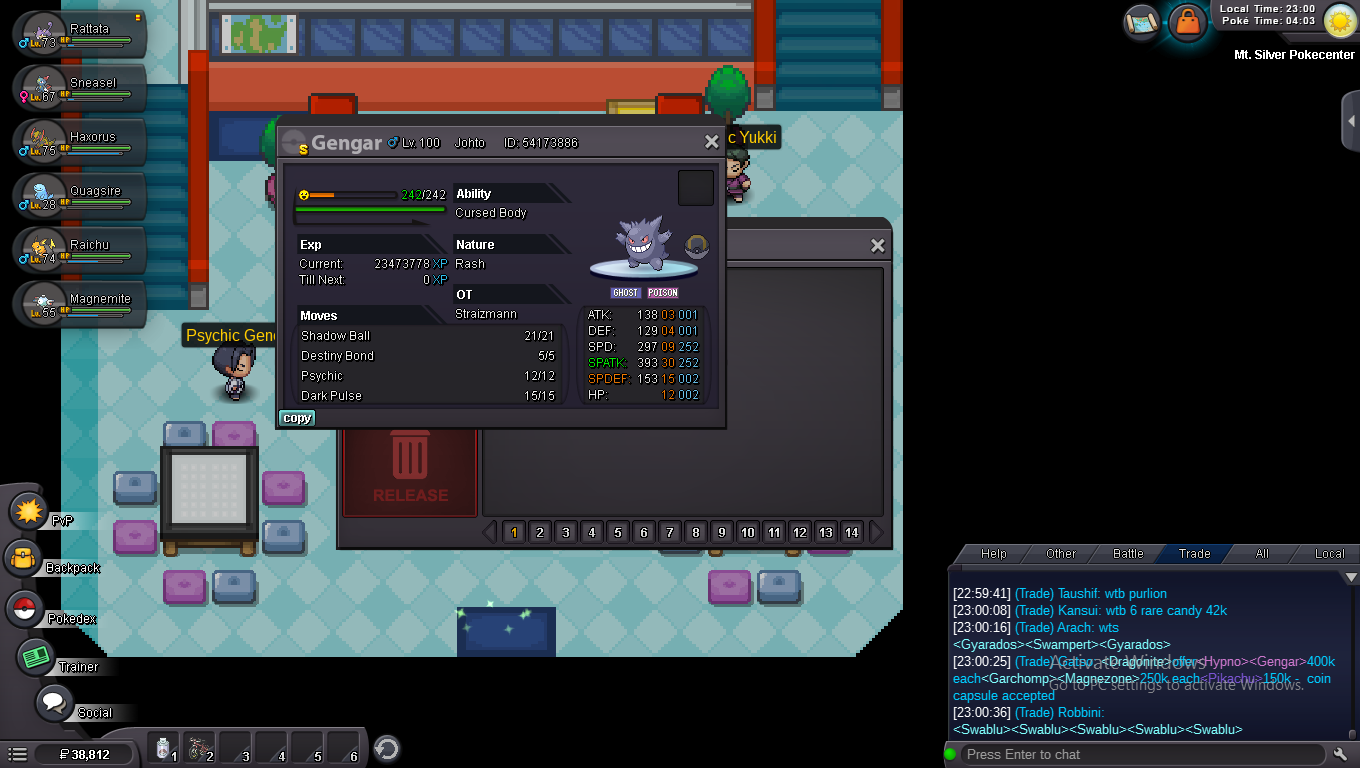Switch to the Battle chat tab
Image resolution: width=1360 pixels, height=768 pixels.
point(1128,553)
